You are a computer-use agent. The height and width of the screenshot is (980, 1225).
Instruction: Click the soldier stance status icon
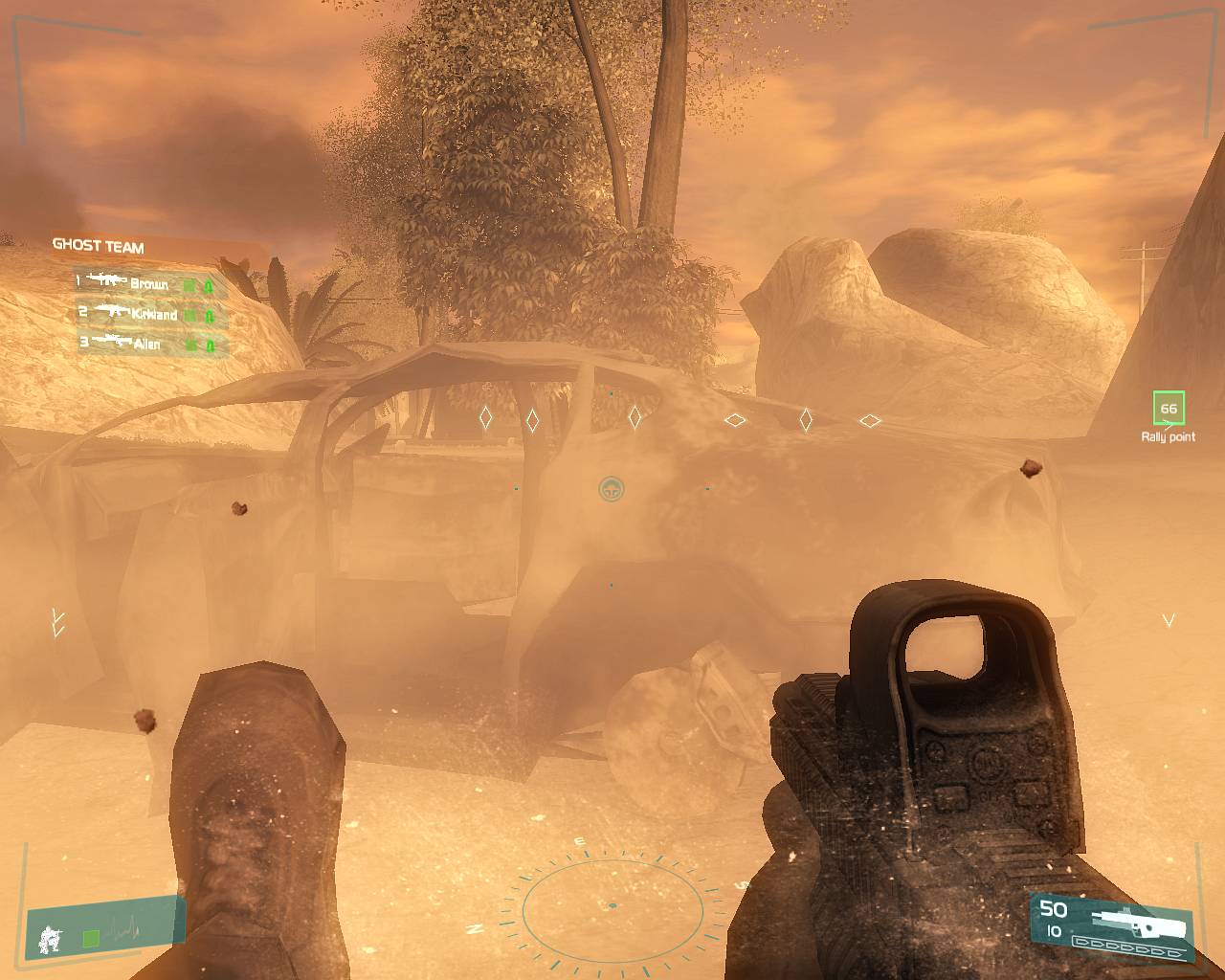click(x=50, y=940)
